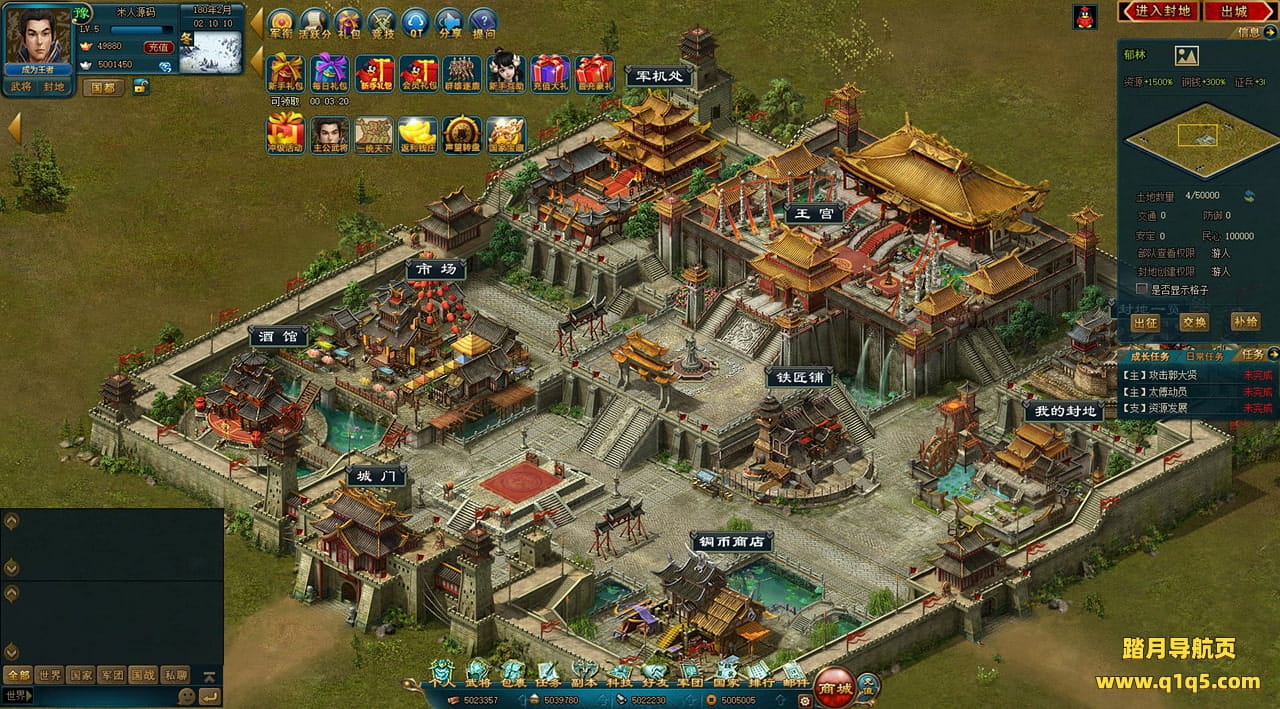Open the 冲级活动 level-up event icon
This screenshot has height=709, width=1280.
coord(285,133)
